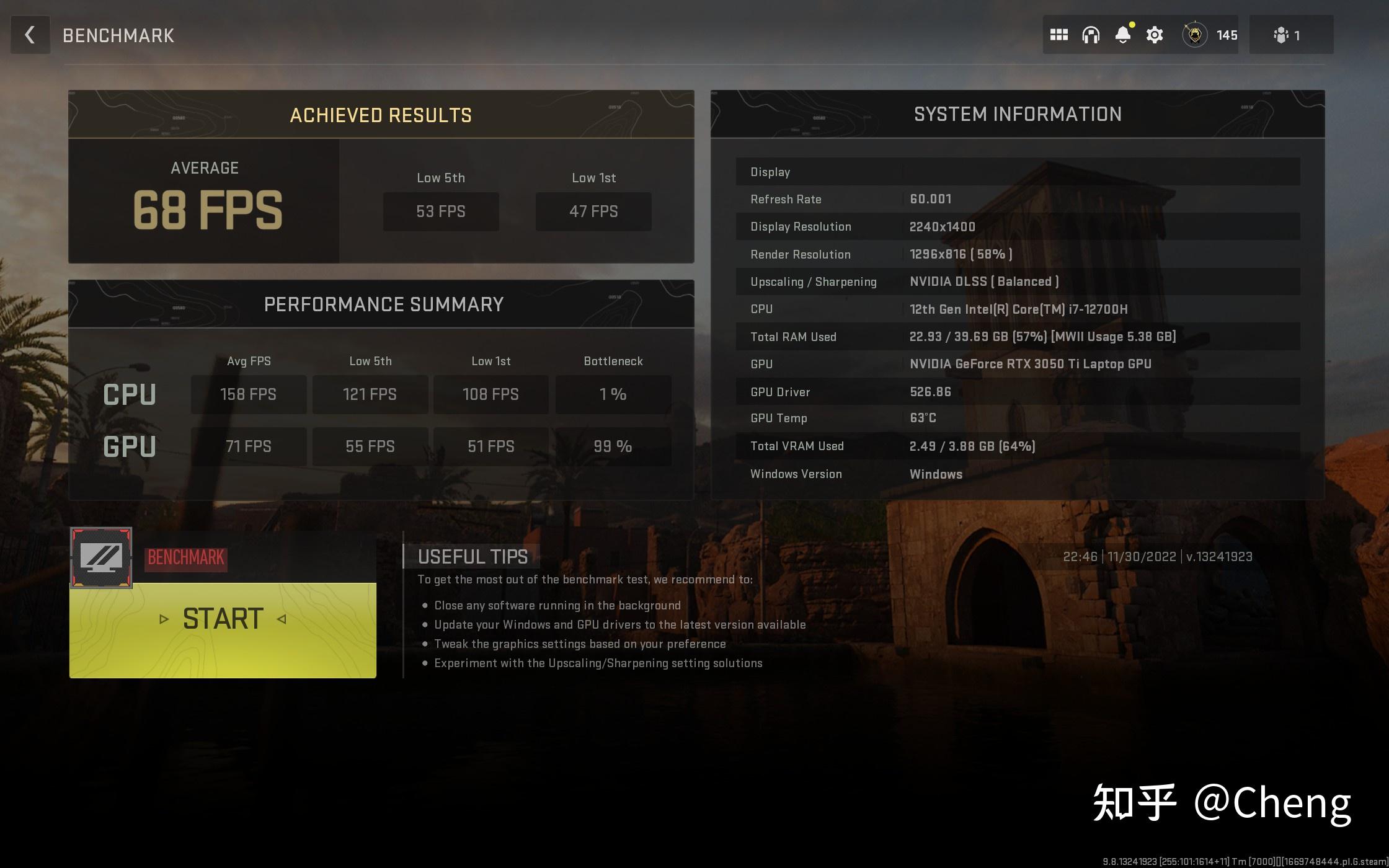
Task: Go back using the arrow button
Action: pyautogui.click(x=30, y=35)
